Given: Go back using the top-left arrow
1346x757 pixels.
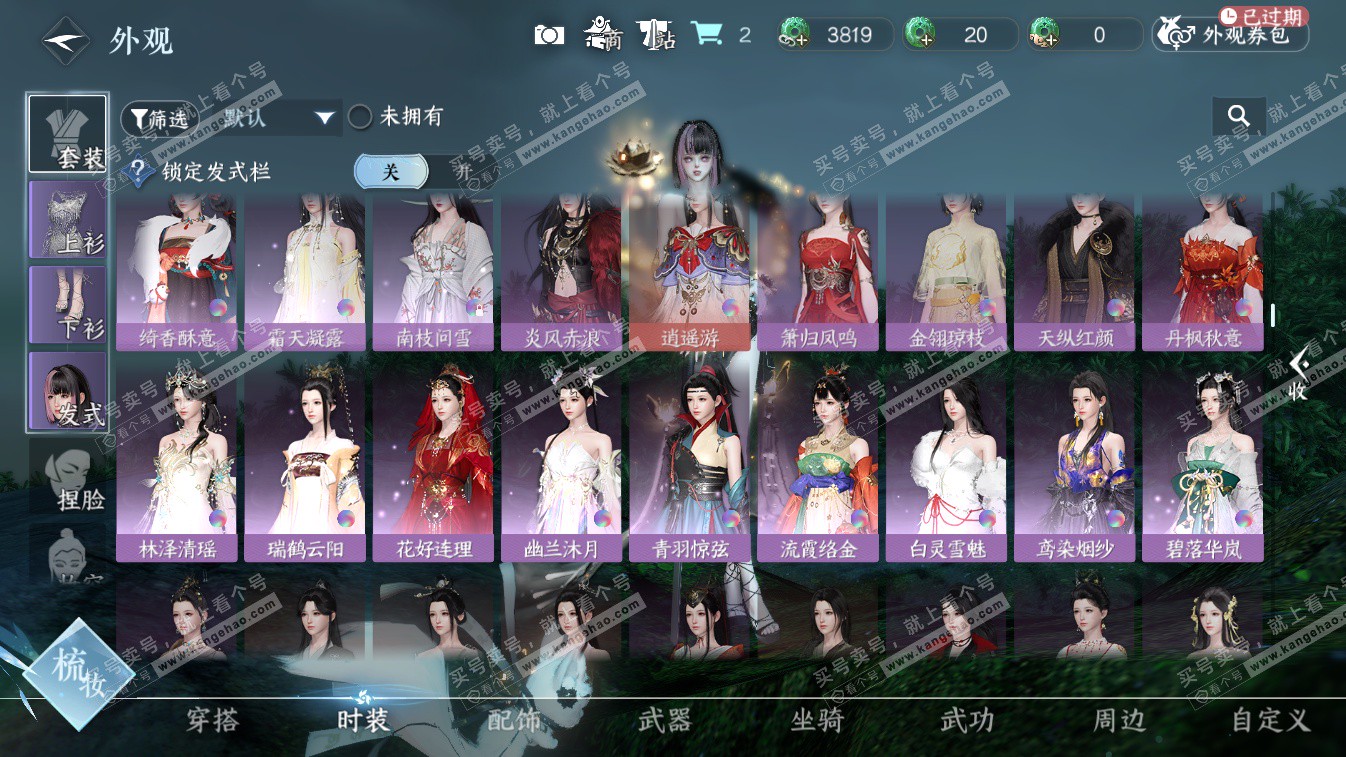Looking at the screenshot, I should point(64,40).
